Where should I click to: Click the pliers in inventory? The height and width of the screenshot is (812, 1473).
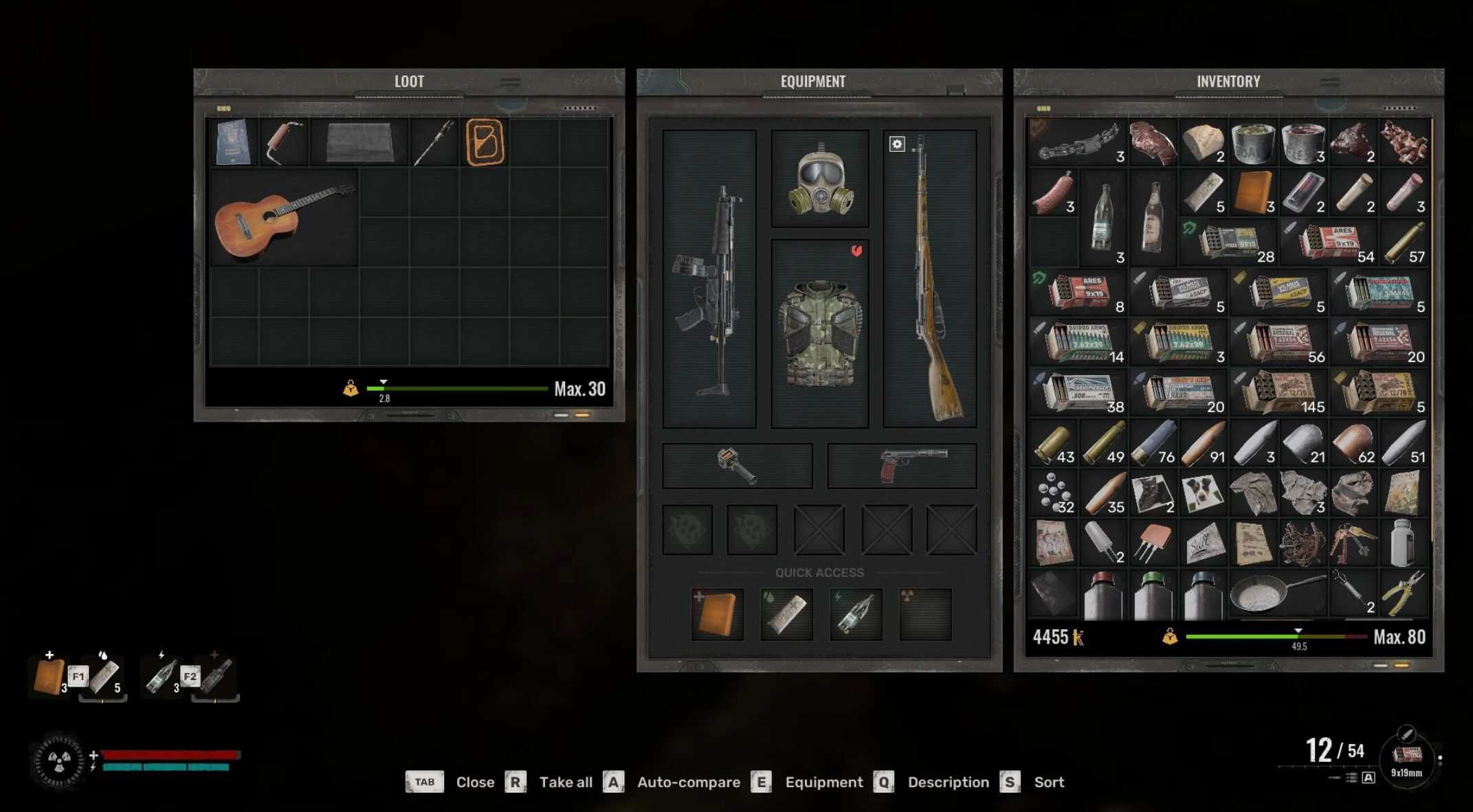tap(1403, 594)
